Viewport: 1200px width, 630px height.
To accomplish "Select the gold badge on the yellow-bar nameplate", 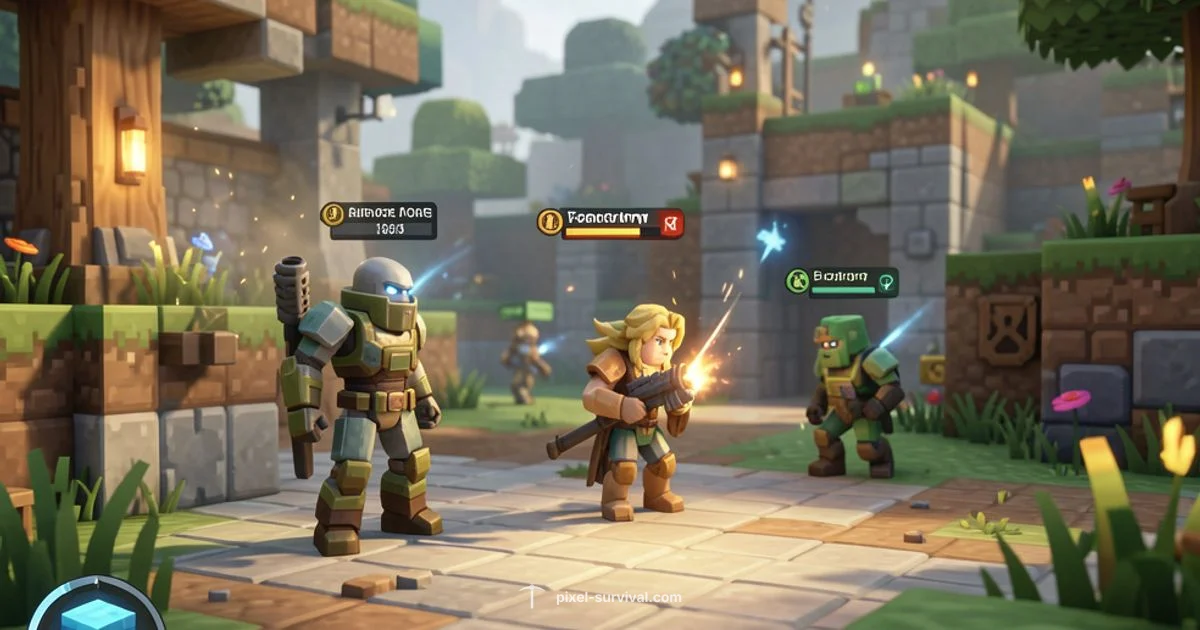I will click(549, 222).
